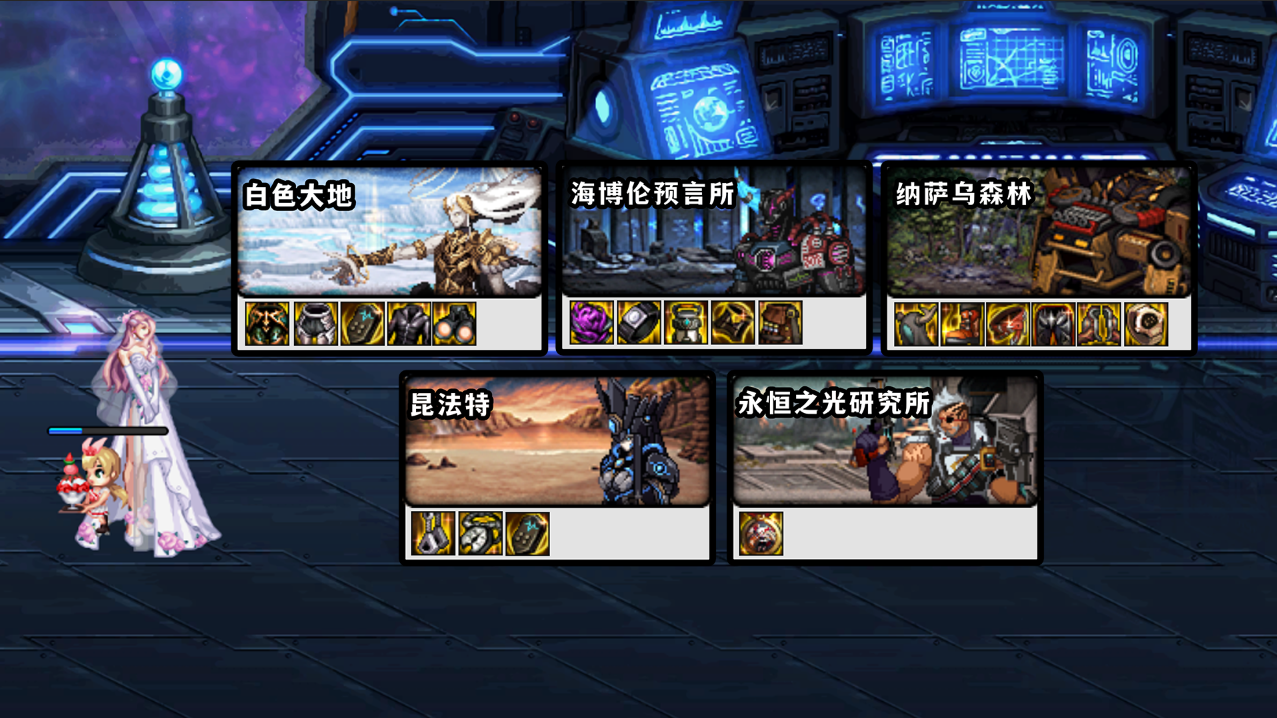Click the black ring with white gem
Image resolution: width=1277 pixels, height=718 pixels.
click(638, 324)
